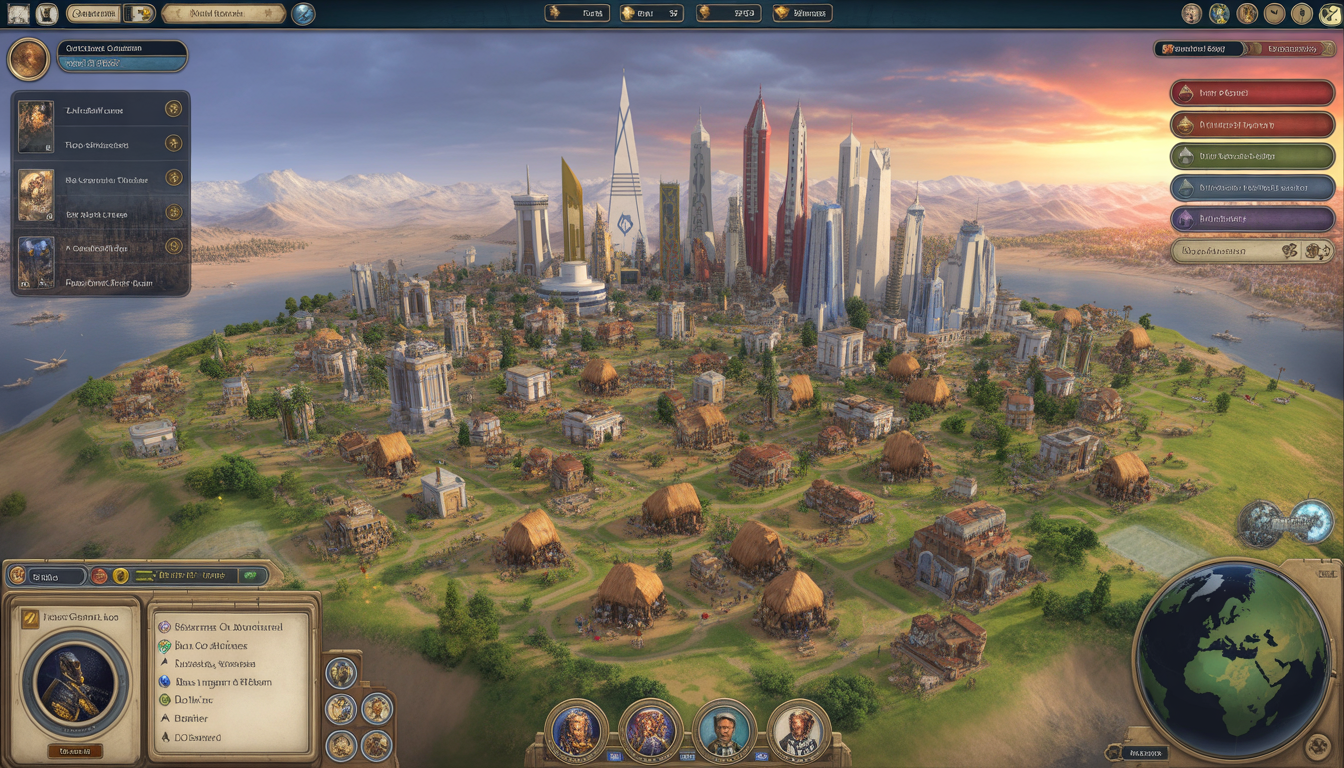Open the map scroll icon in the top-left corner
This screenshot has width=1344, height=768.
(18, 14)
